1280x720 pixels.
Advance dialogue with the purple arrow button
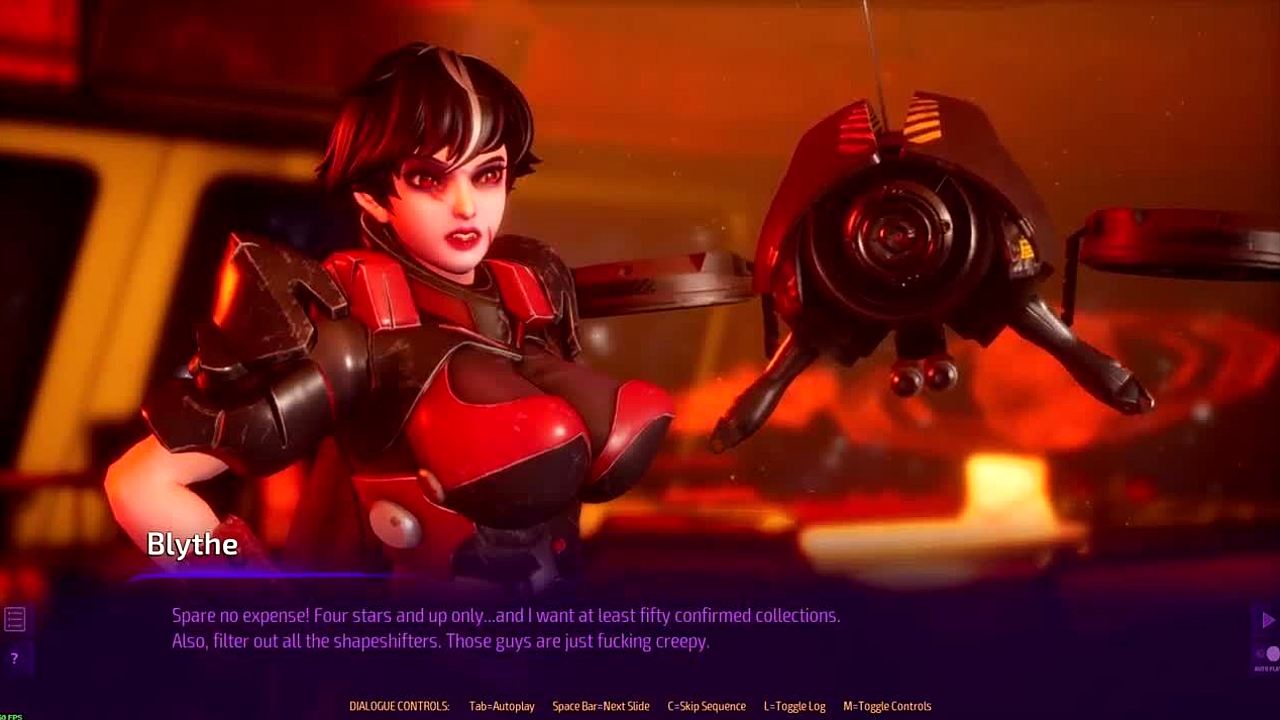[x=1268, y=621]
